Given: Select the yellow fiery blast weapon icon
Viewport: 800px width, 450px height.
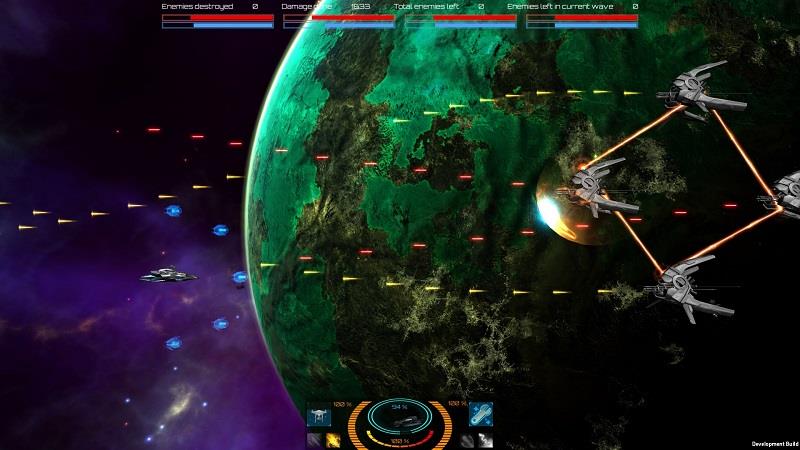Looking at the screenshot, I should [x=333, y=440].
